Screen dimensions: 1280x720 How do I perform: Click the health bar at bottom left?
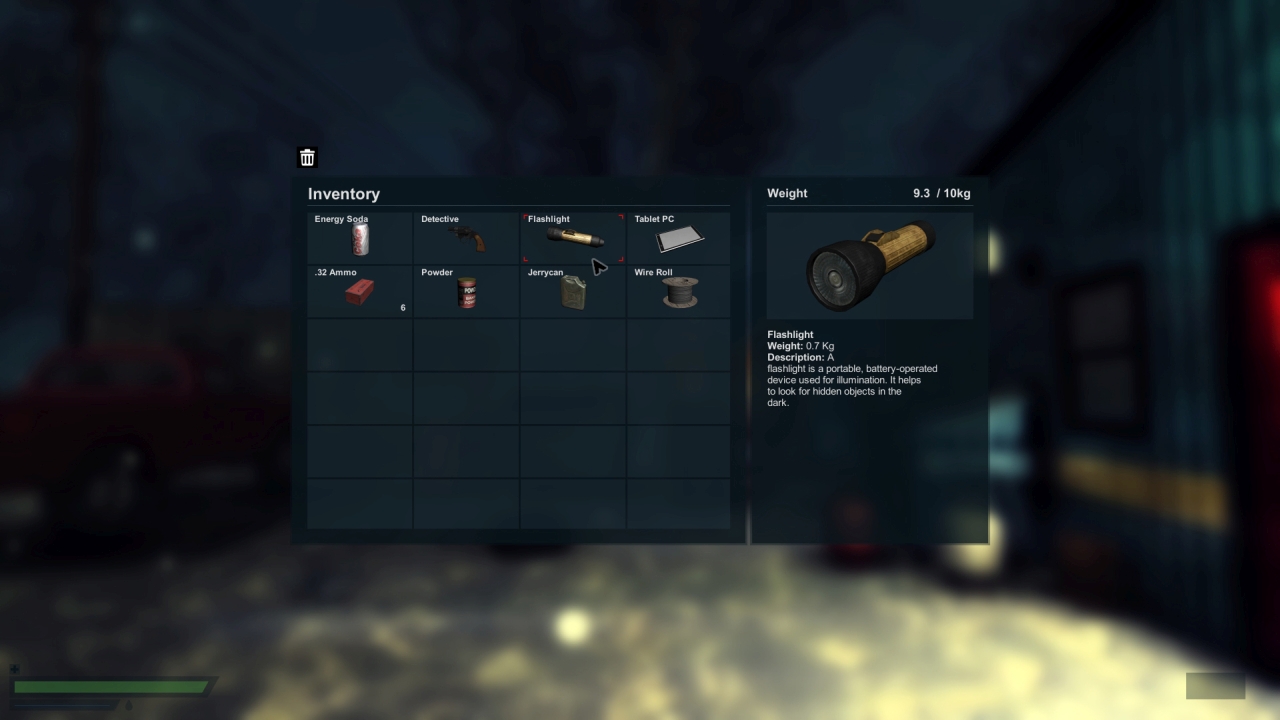110,686
